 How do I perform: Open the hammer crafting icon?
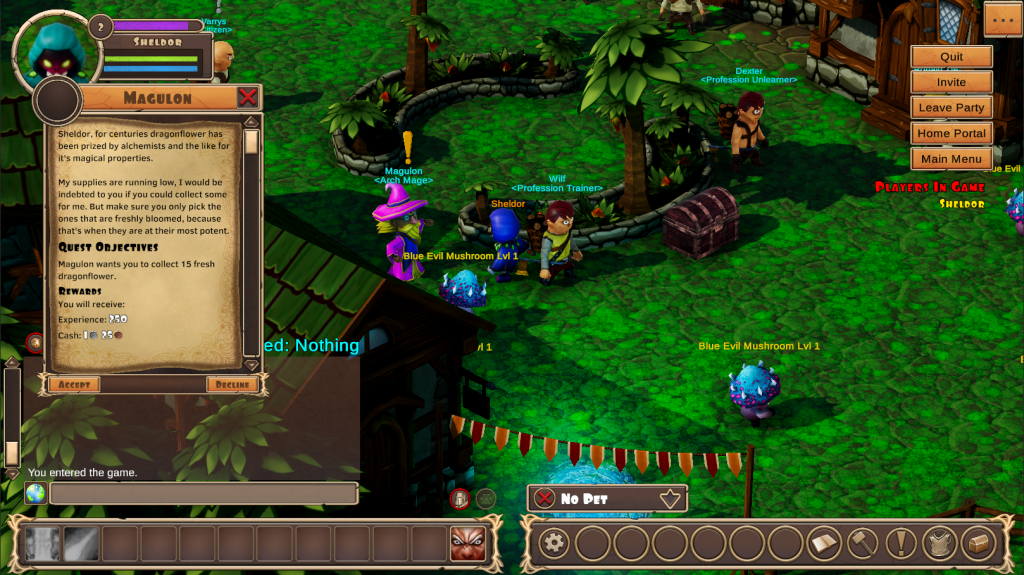click(x=862, y=544)
